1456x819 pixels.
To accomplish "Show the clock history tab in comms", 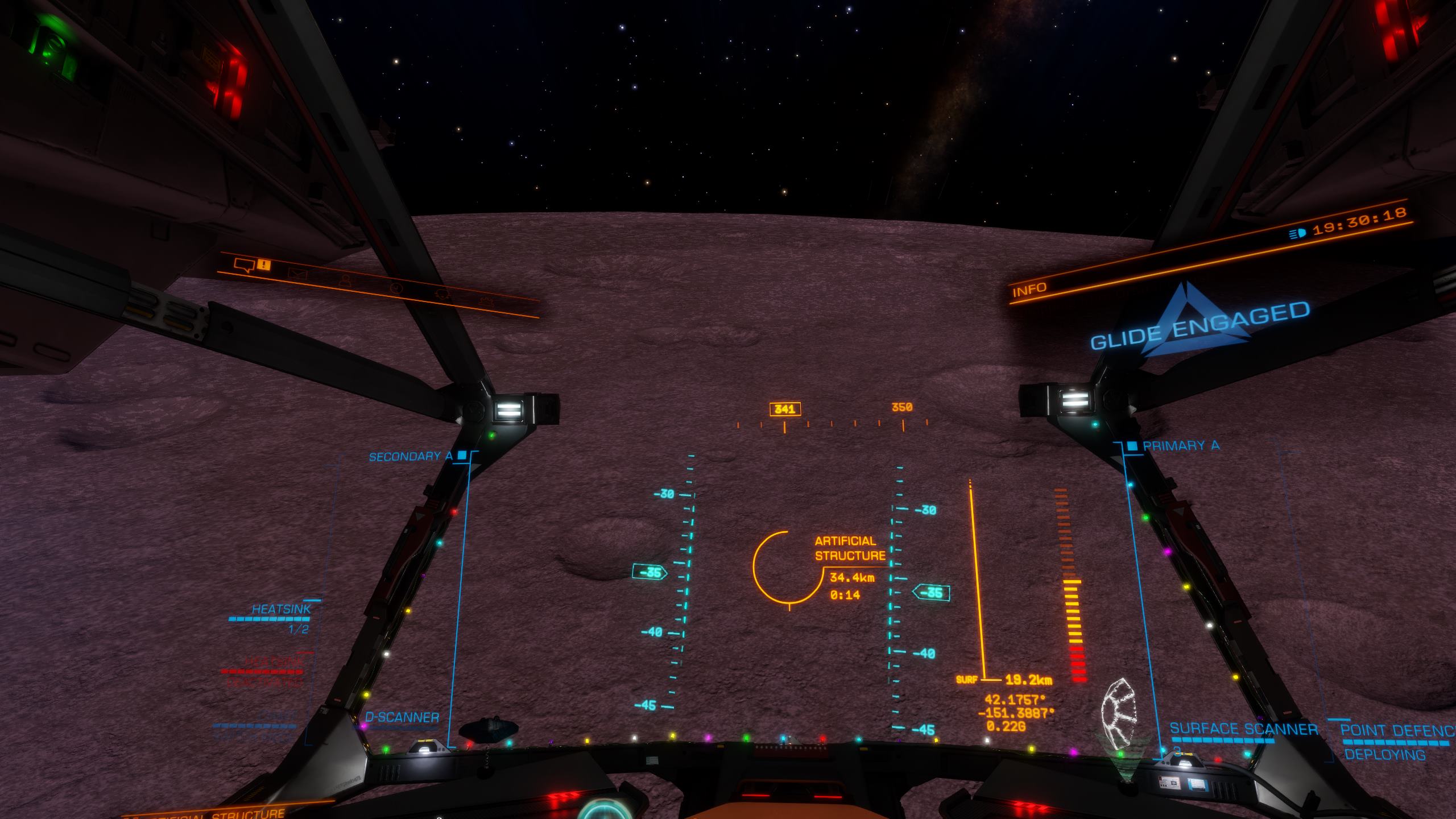I will (396, 288).
